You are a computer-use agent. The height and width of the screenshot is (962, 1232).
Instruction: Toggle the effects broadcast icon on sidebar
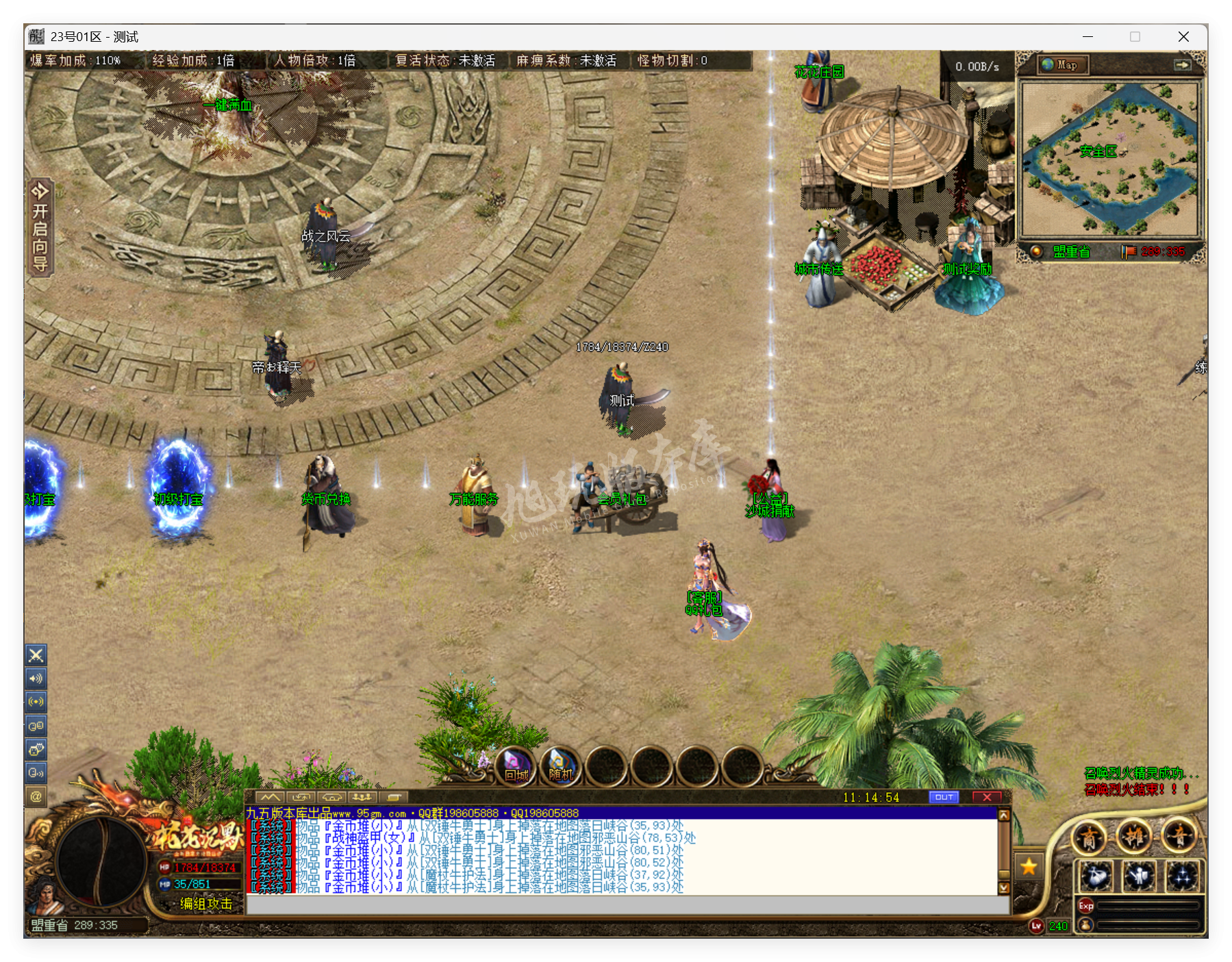(x=36, y=701)
